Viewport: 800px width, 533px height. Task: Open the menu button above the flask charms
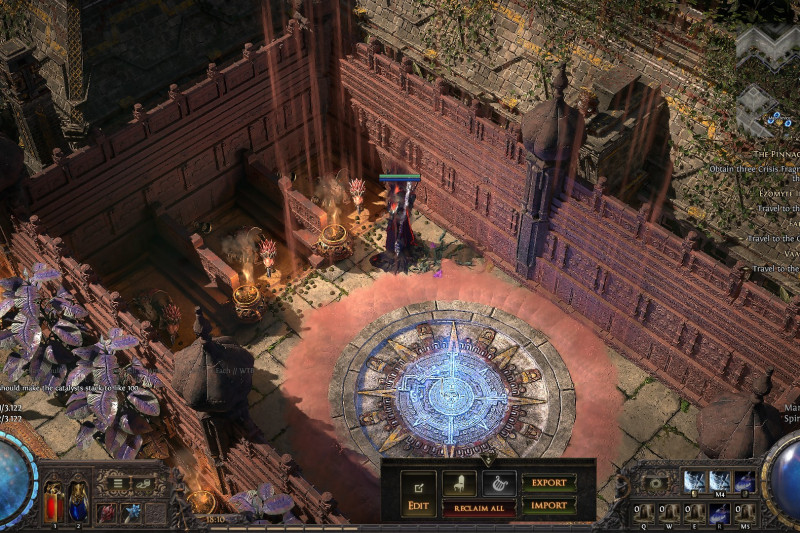pyautogui.click(x=118, y=484)
